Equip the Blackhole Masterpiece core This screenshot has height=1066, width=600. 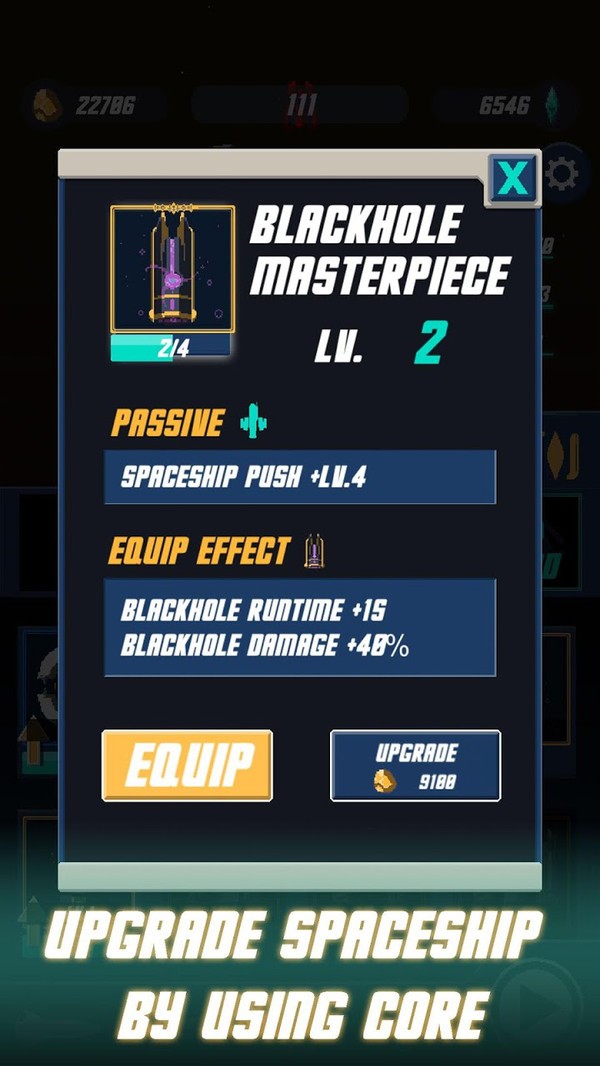click(x=187, y=765)
